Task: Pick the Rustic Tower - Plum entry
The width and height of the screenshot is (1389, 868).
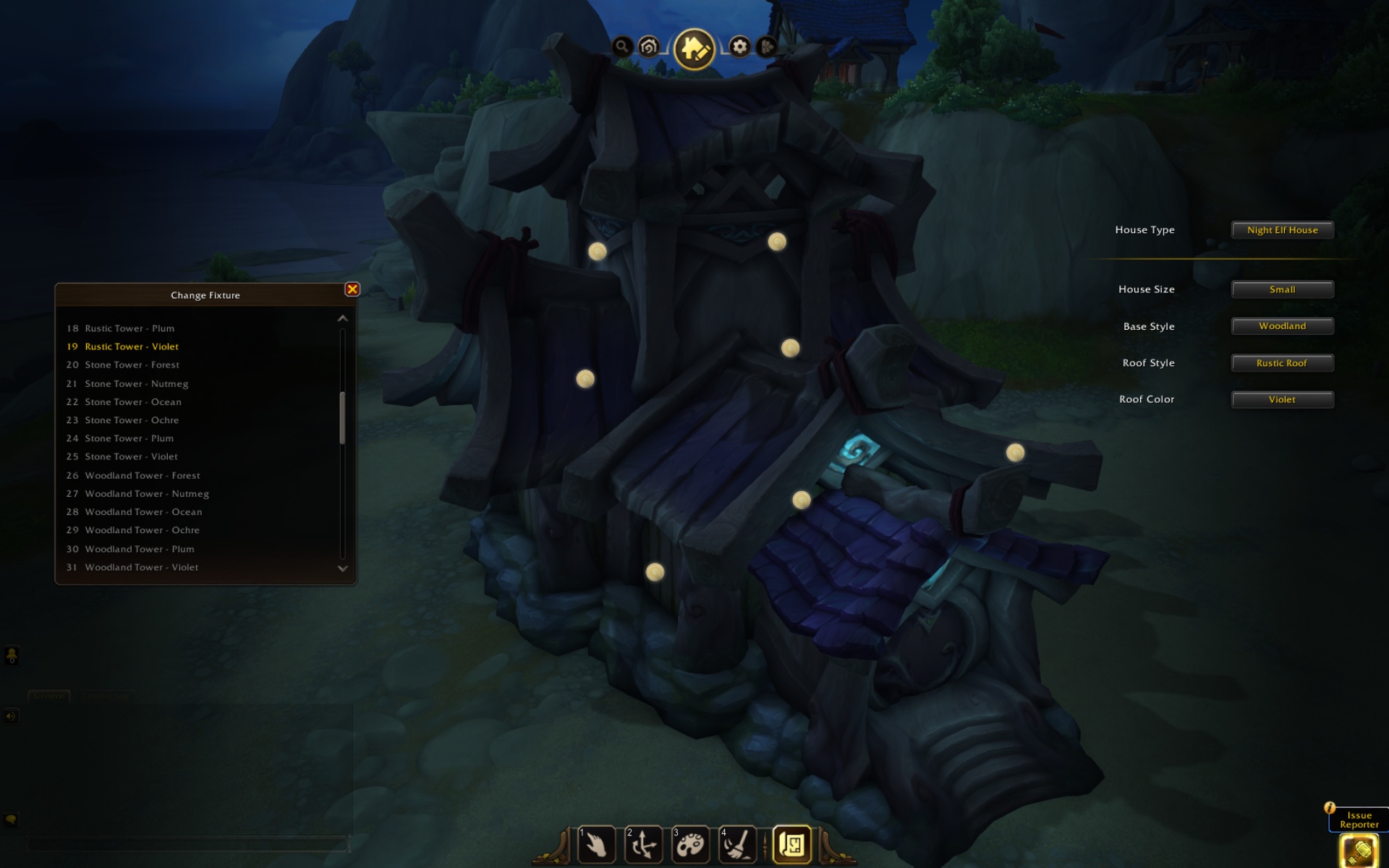Action: (x=129, y=328)
